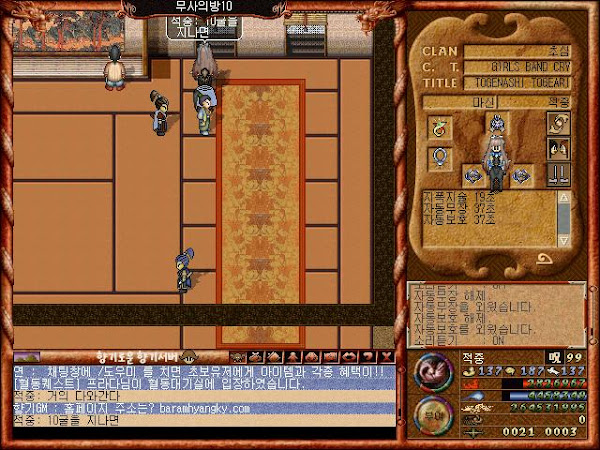The width and height of the screenshot is (600, 450).
Task: Select the coiled accessory equipment slot
Action: click(557, 124)
